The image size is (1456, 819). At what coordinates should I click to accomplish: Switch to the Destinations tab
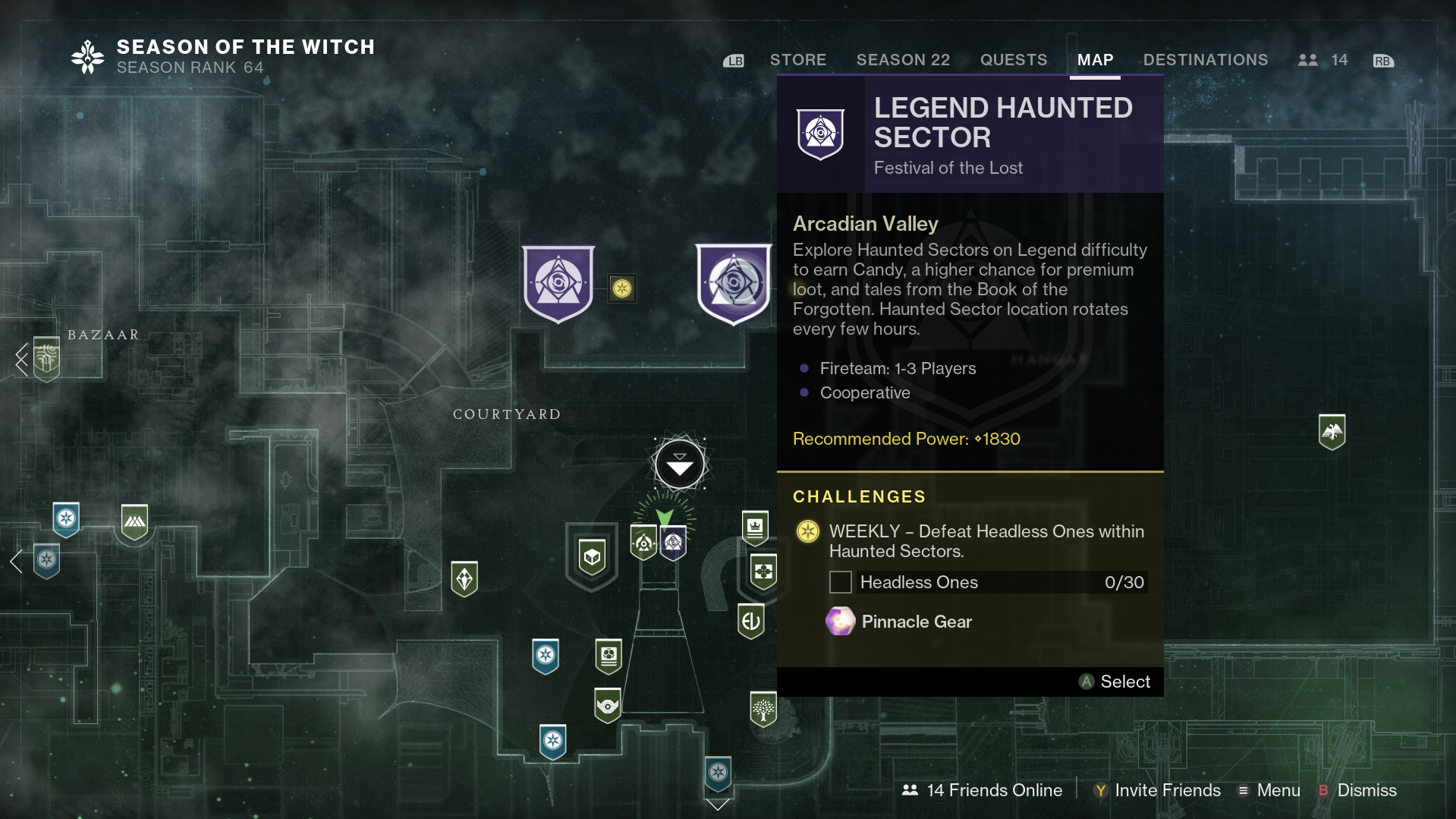point(1205,59)
